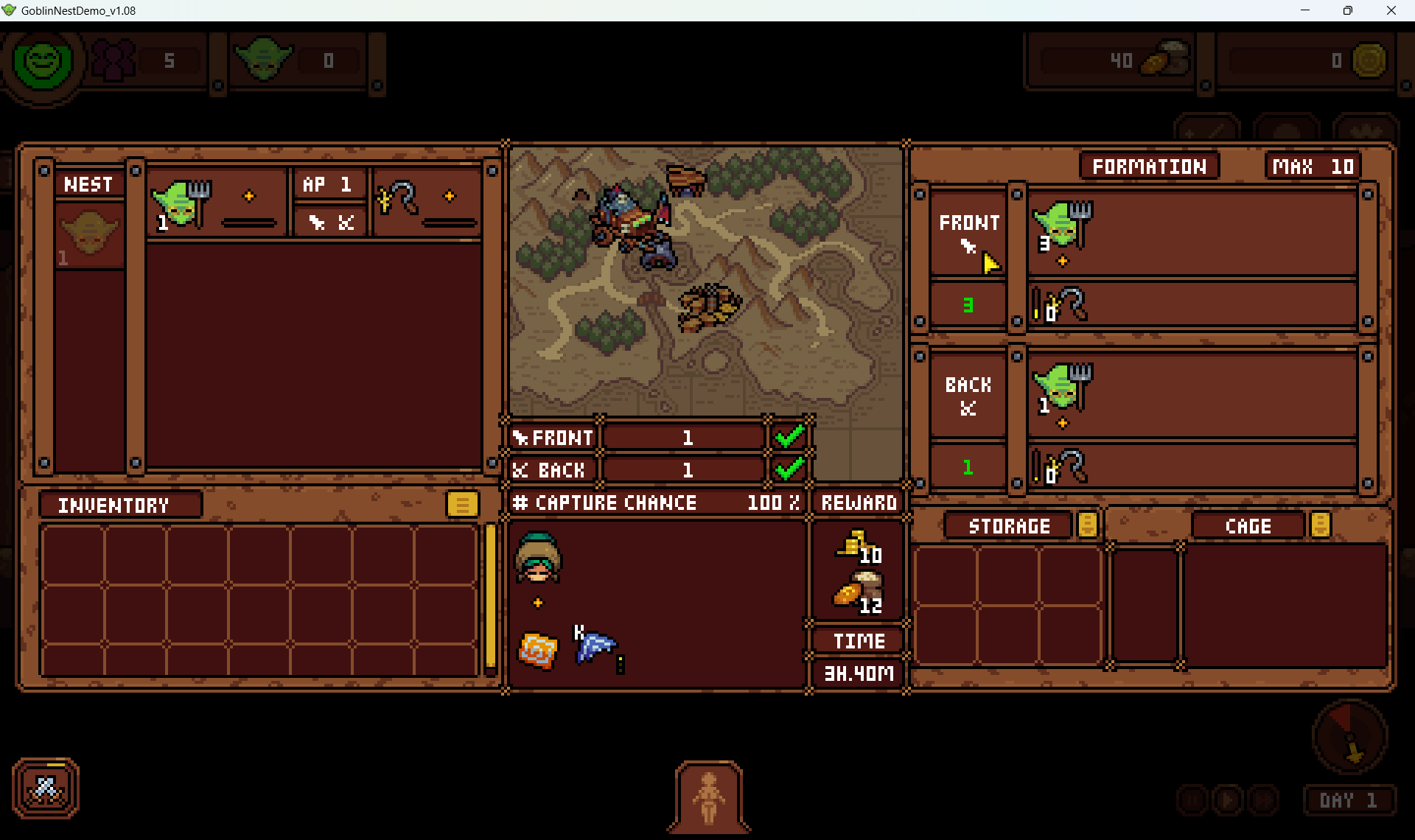Select the whip item in nest row
The width and height of the screenshot is (1415, 840).
tap(399, 199)
